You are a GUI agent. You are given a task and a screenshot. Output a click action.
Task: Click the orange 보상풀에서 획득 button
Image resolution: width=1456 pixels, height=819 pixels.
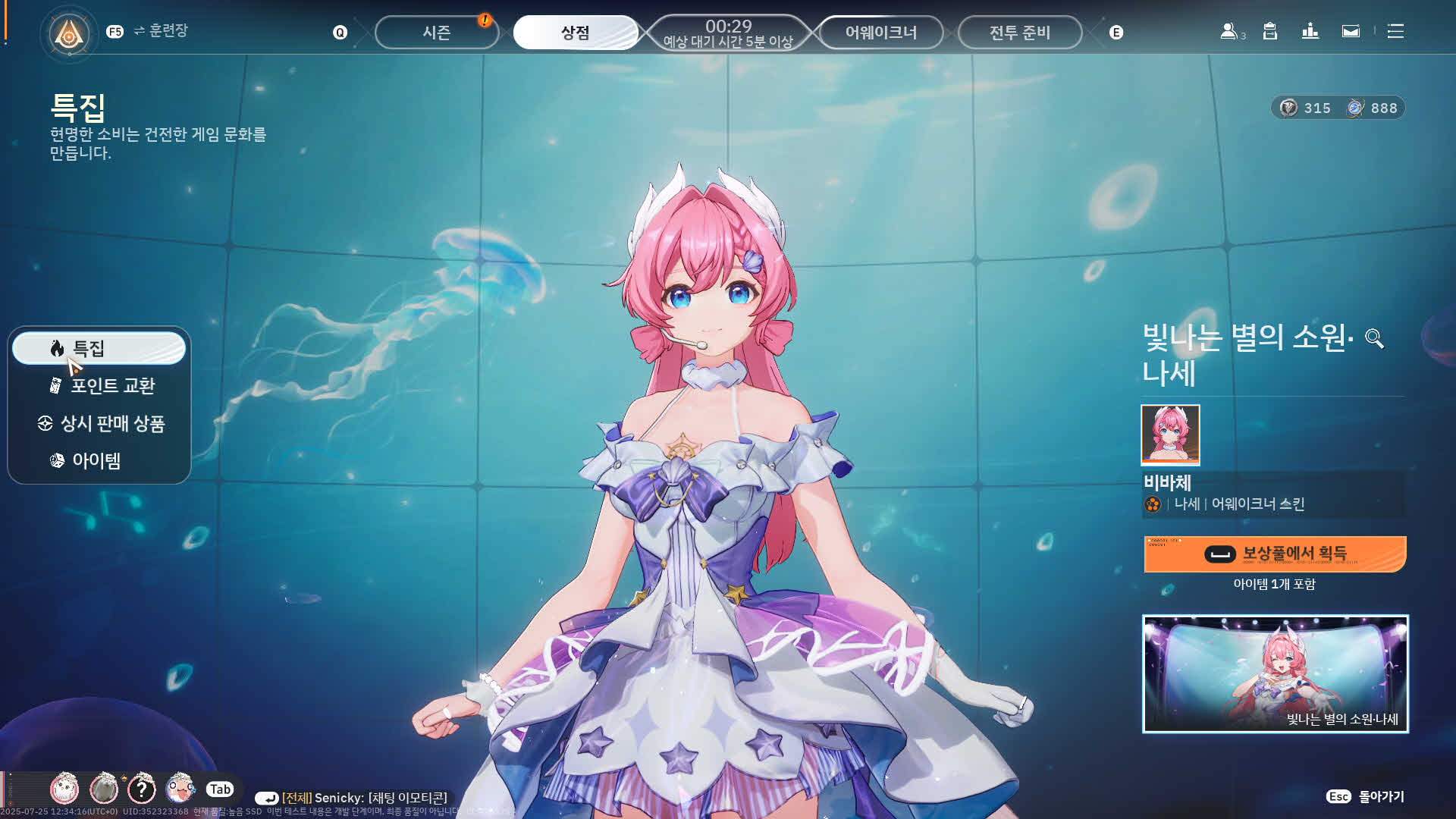click(x=1275, y=554)
